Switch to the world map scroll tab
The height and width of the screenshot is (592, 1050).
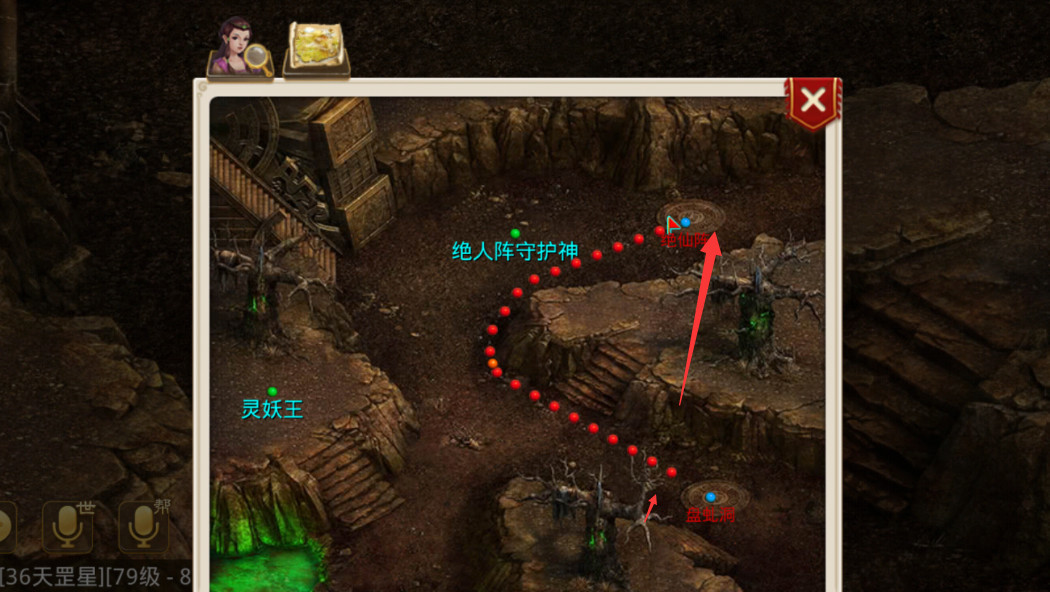click(x=316, y=48)
